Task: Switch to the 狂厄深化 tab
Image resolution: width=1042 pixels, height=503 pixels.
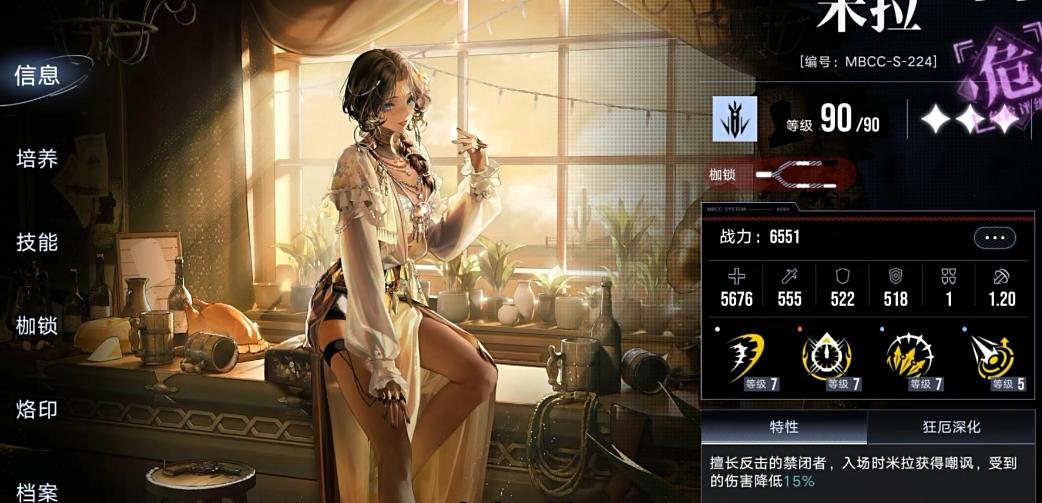Action: (950, 427)
